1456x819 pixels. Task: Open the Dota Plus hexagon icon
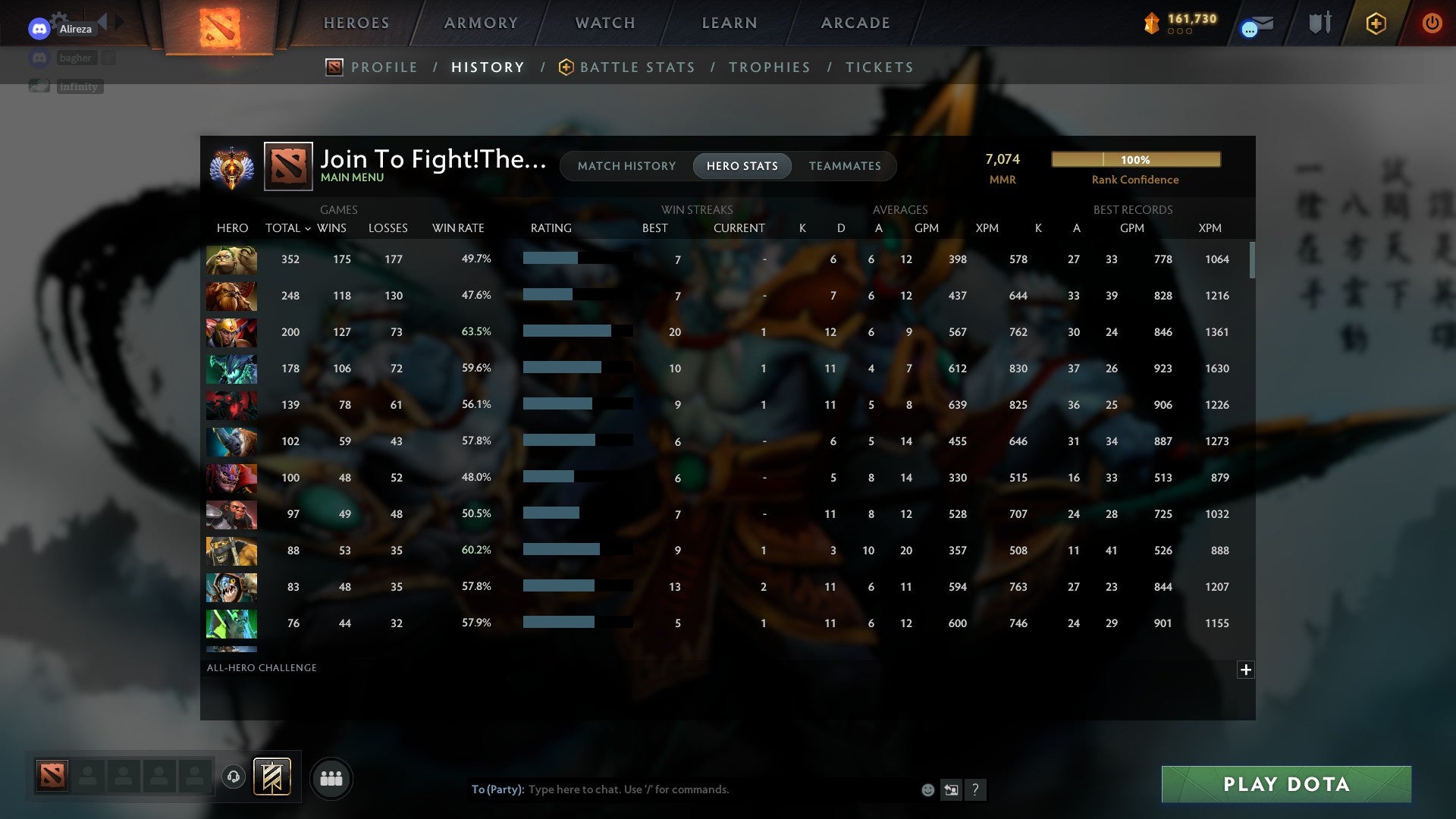pyautogui.click(x=1376, y=24)
